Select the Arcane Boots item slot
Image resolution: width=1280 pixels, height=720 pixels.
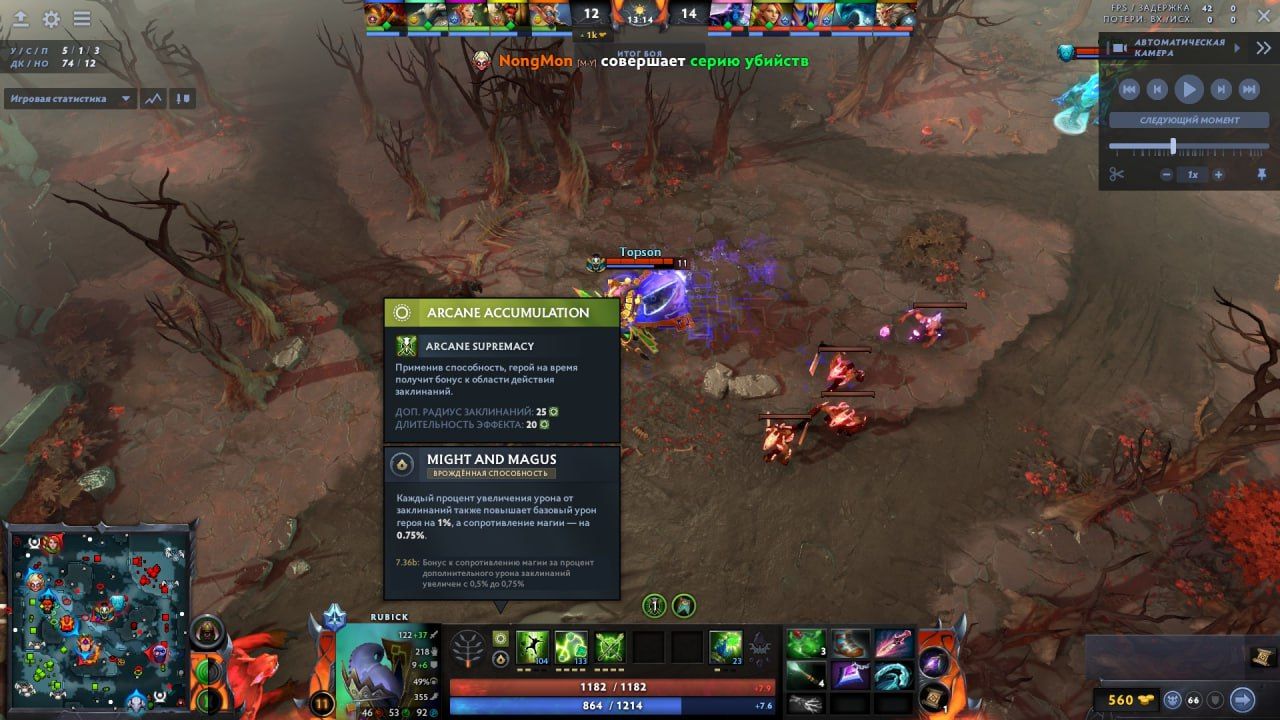click(849, 644)
